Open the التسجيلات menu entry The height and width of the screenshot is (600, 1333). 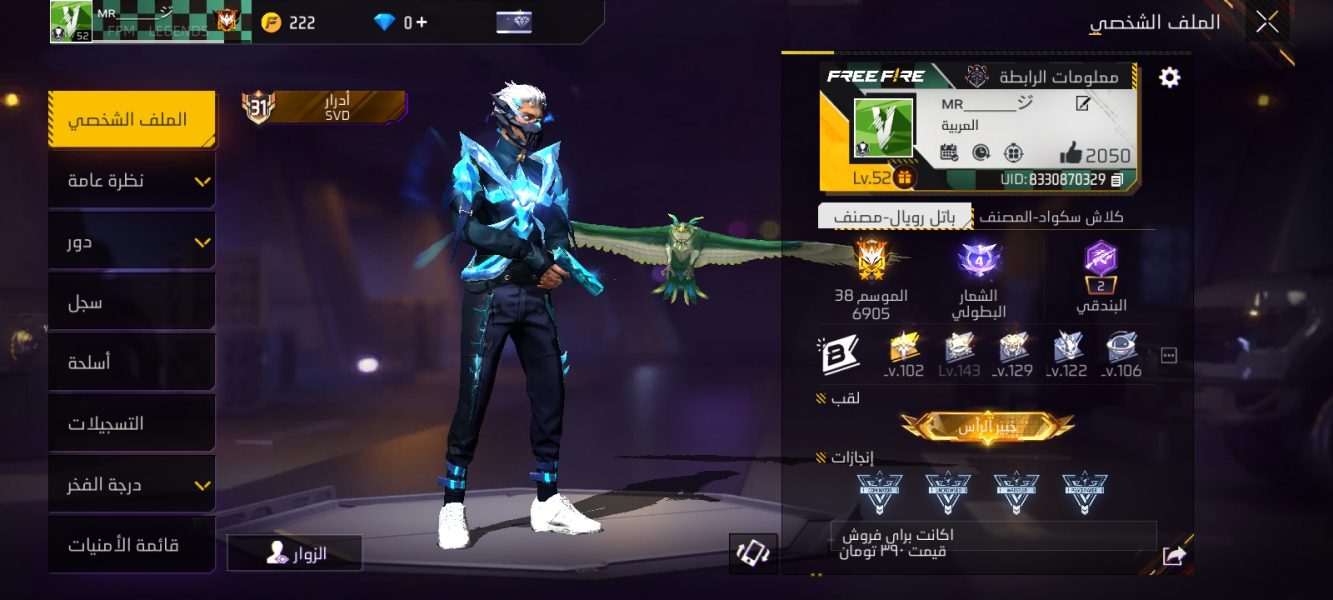click(132, 424)
